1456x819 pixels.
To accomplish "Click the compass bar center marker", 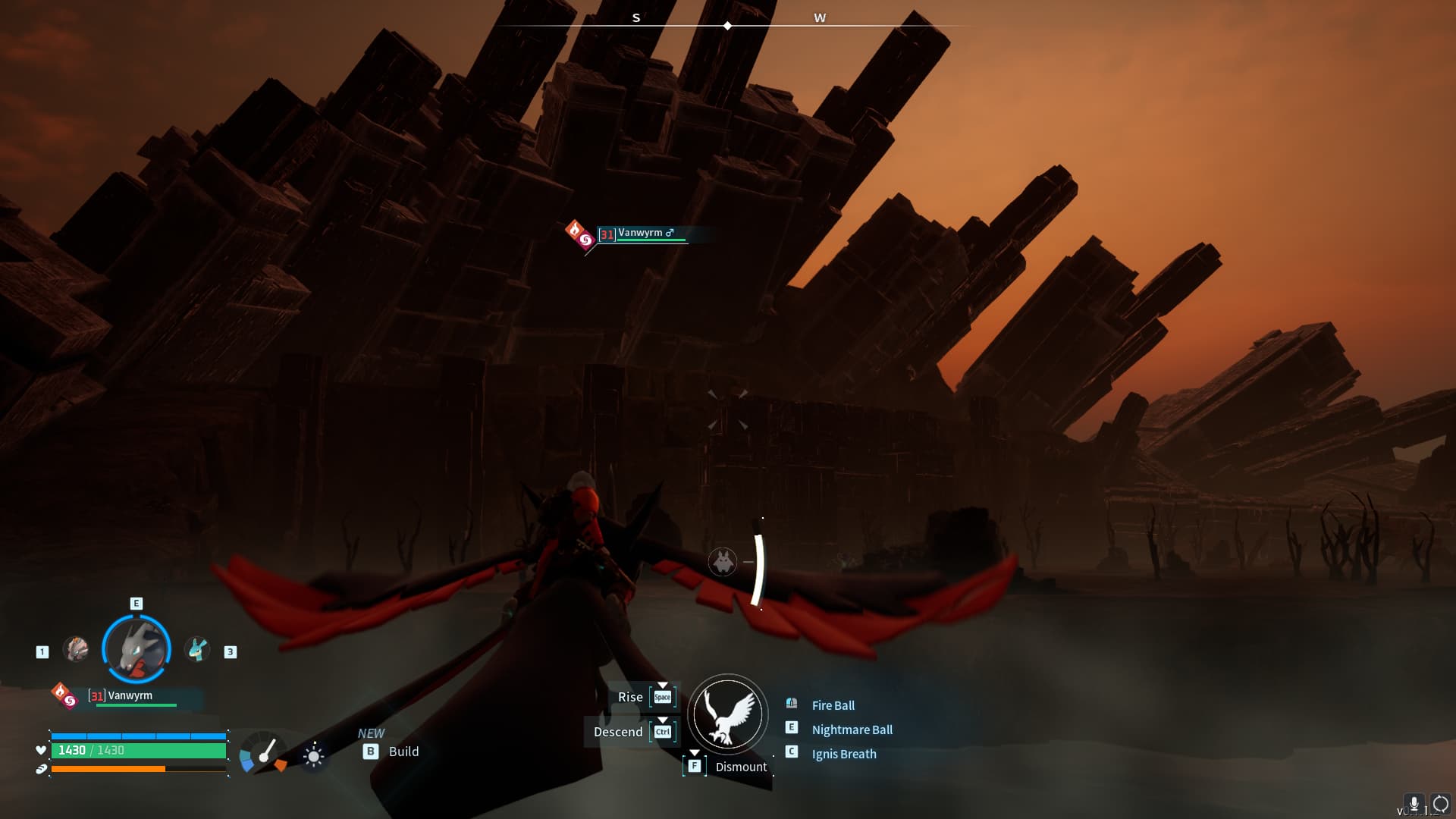I will (727, 26).
